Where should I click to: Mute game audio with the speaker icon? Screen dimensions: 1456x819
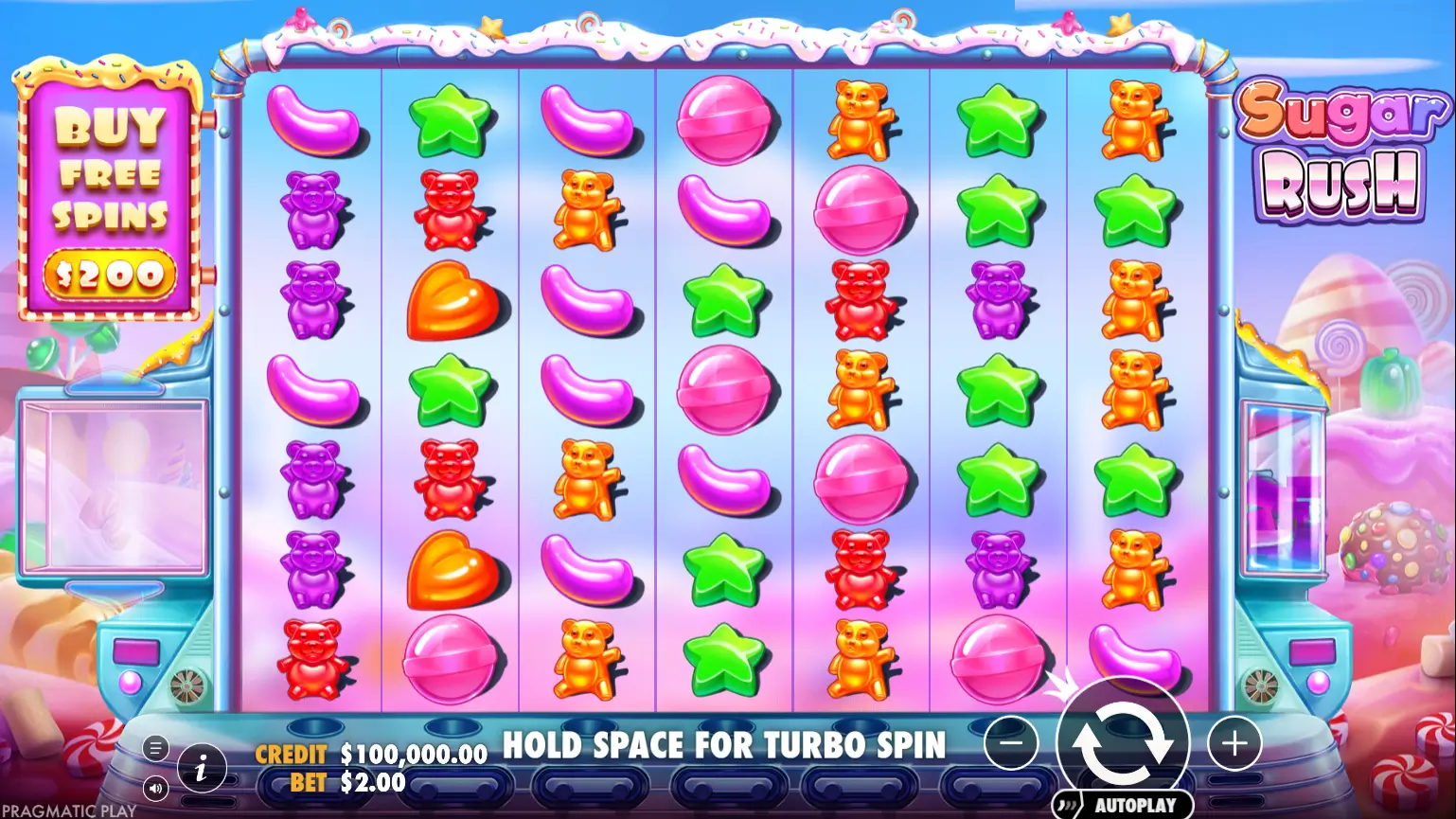(x=154, y=787)
